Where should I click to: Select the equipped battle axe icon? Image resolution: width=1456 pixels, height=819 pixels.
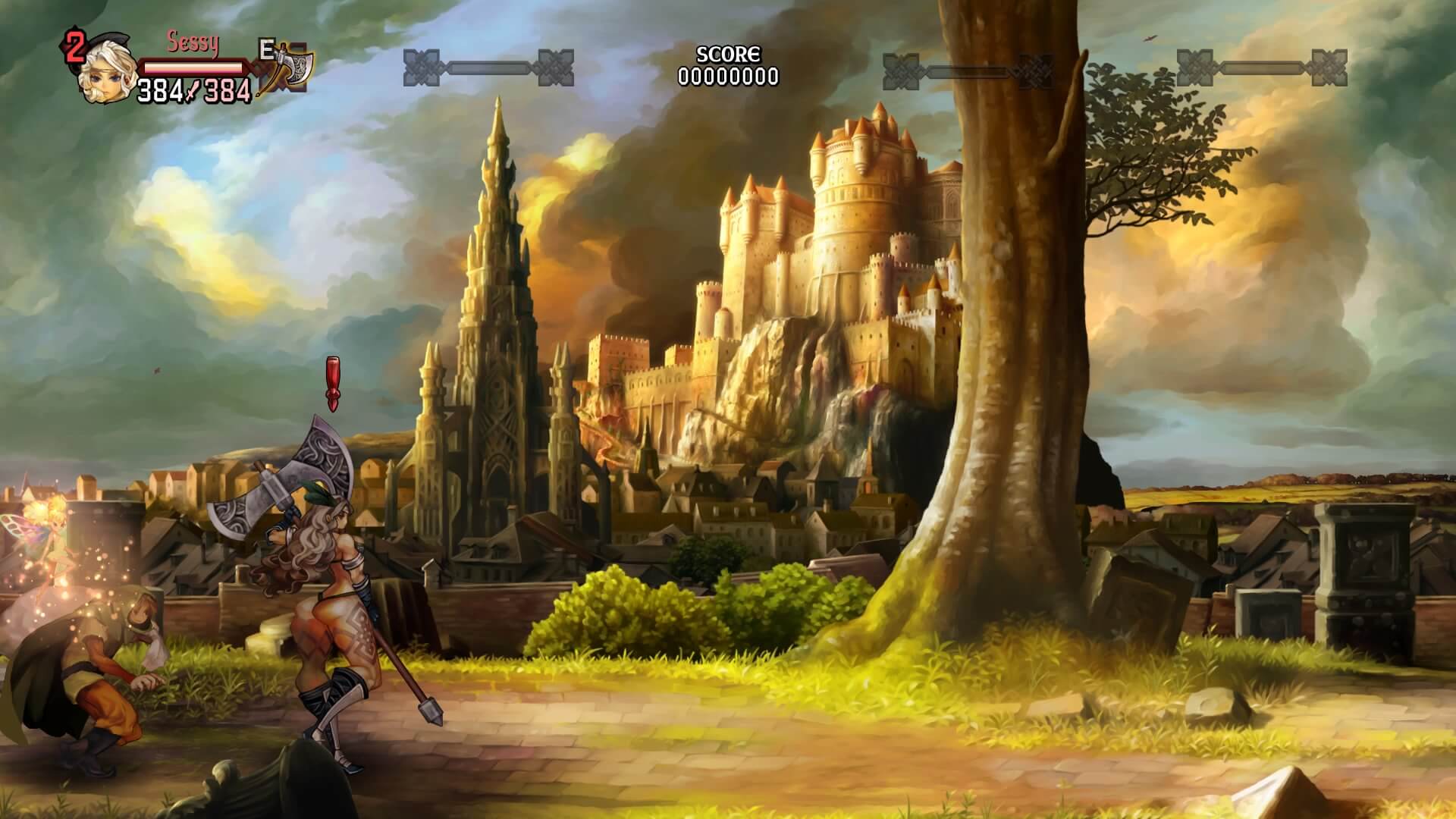[289, 69]
